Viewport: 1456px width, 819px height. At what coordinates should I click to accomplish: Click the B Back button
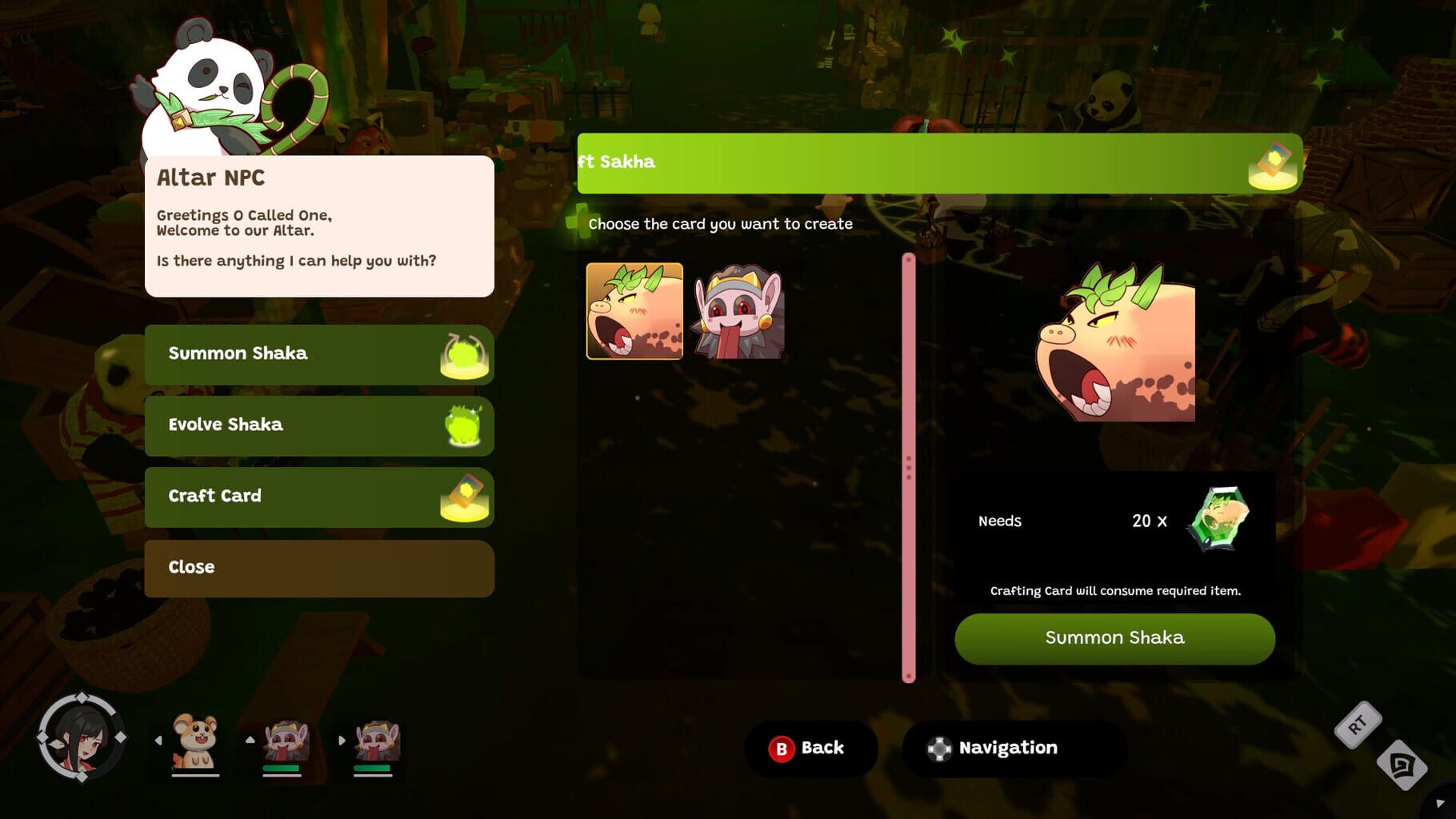click(x=811, y=748)
